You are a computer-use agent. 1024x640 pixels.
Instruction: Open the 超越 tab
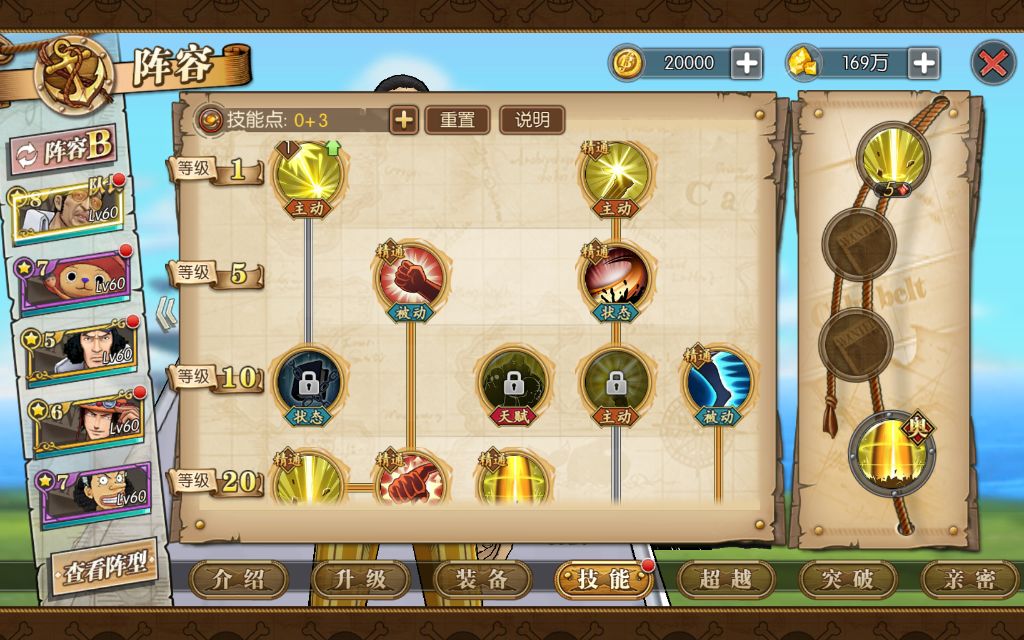[x=725, y=578]
